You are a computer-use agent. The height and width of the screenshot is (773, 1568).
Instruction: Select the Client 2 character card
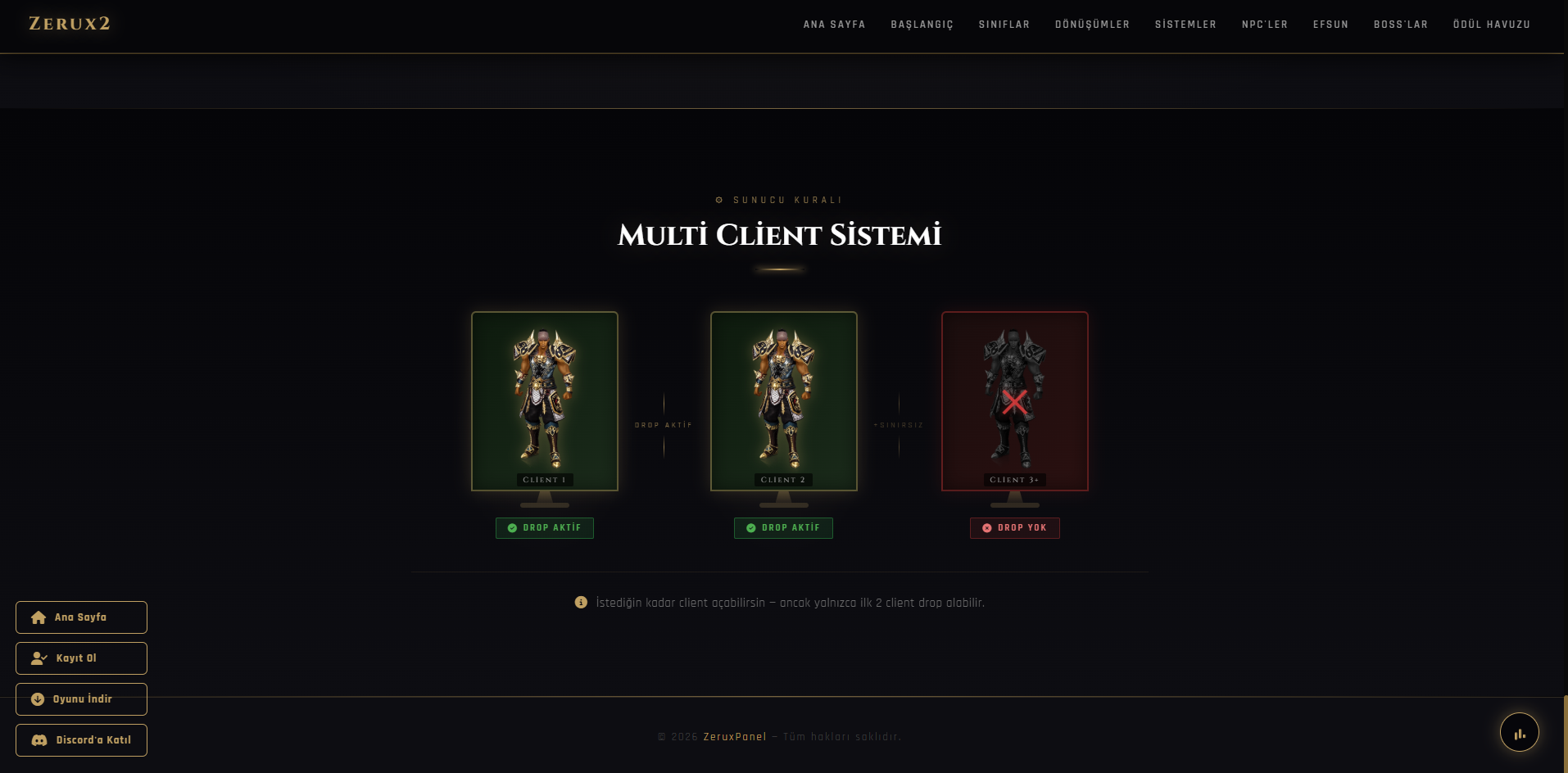(784, 401)
